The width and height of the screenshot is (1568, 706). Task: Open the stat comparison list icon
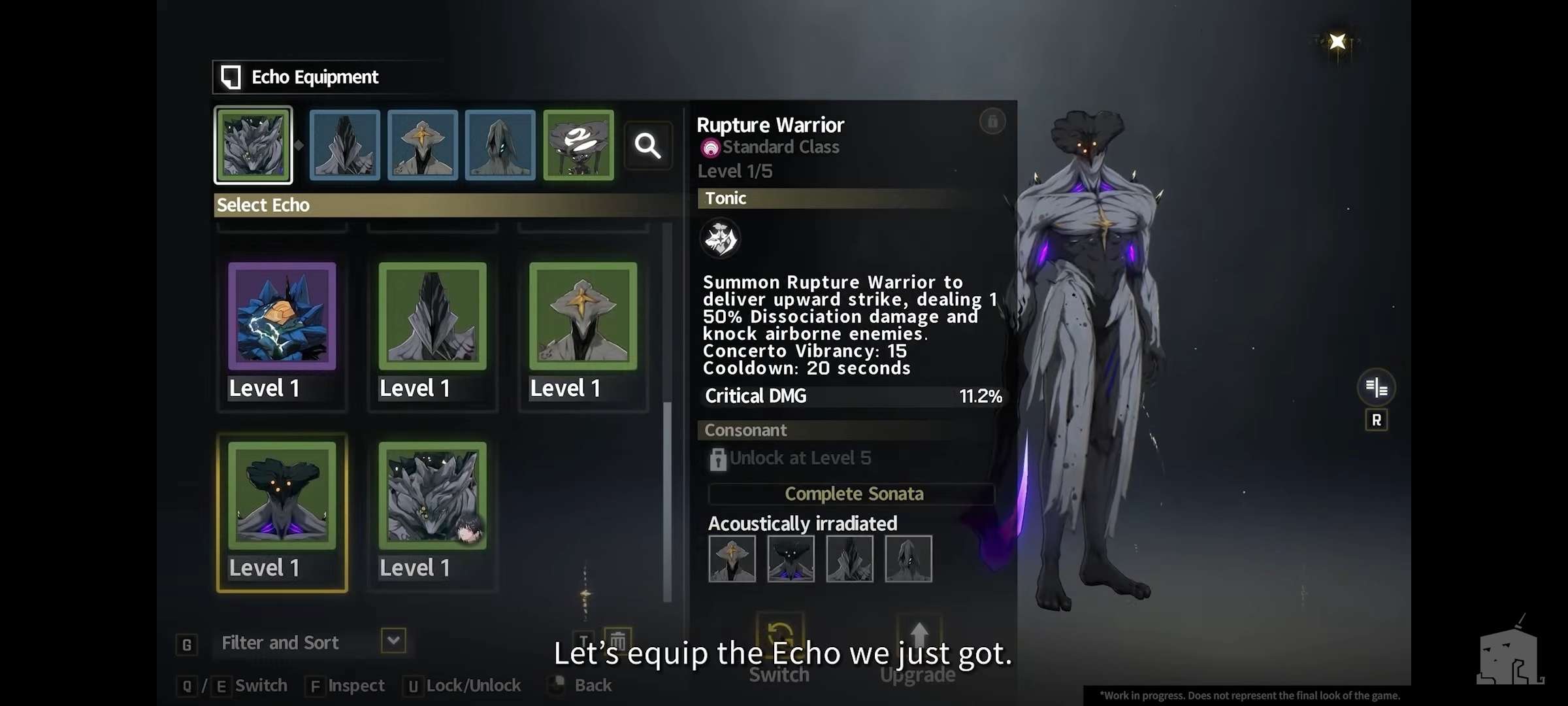coord(1376,388)
